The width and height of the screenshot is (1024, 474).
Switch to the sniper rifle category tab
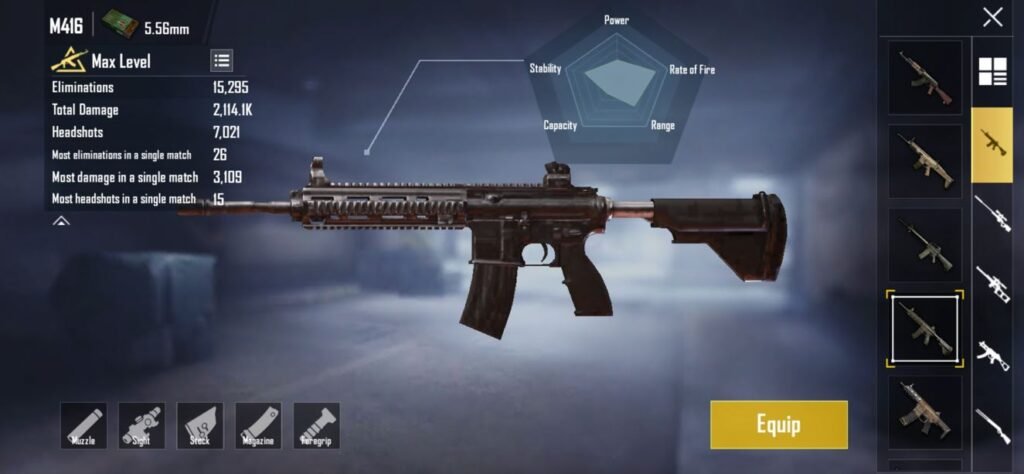click(992, 213)
